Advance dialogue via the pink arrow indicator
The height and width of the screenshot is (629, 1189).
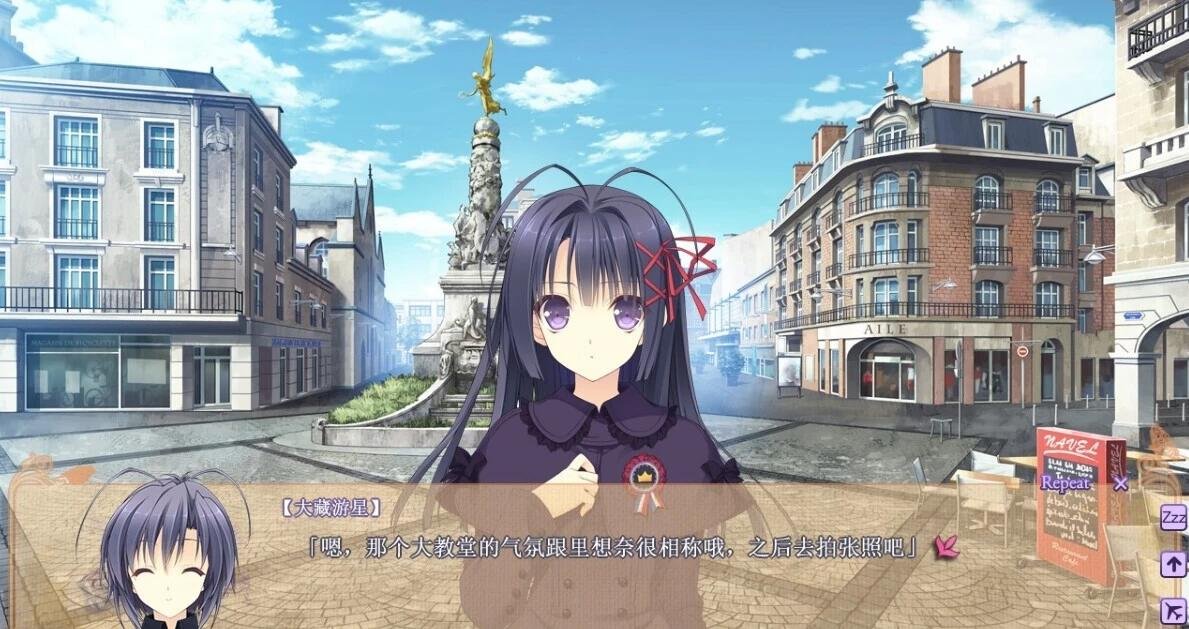(945, 547)
